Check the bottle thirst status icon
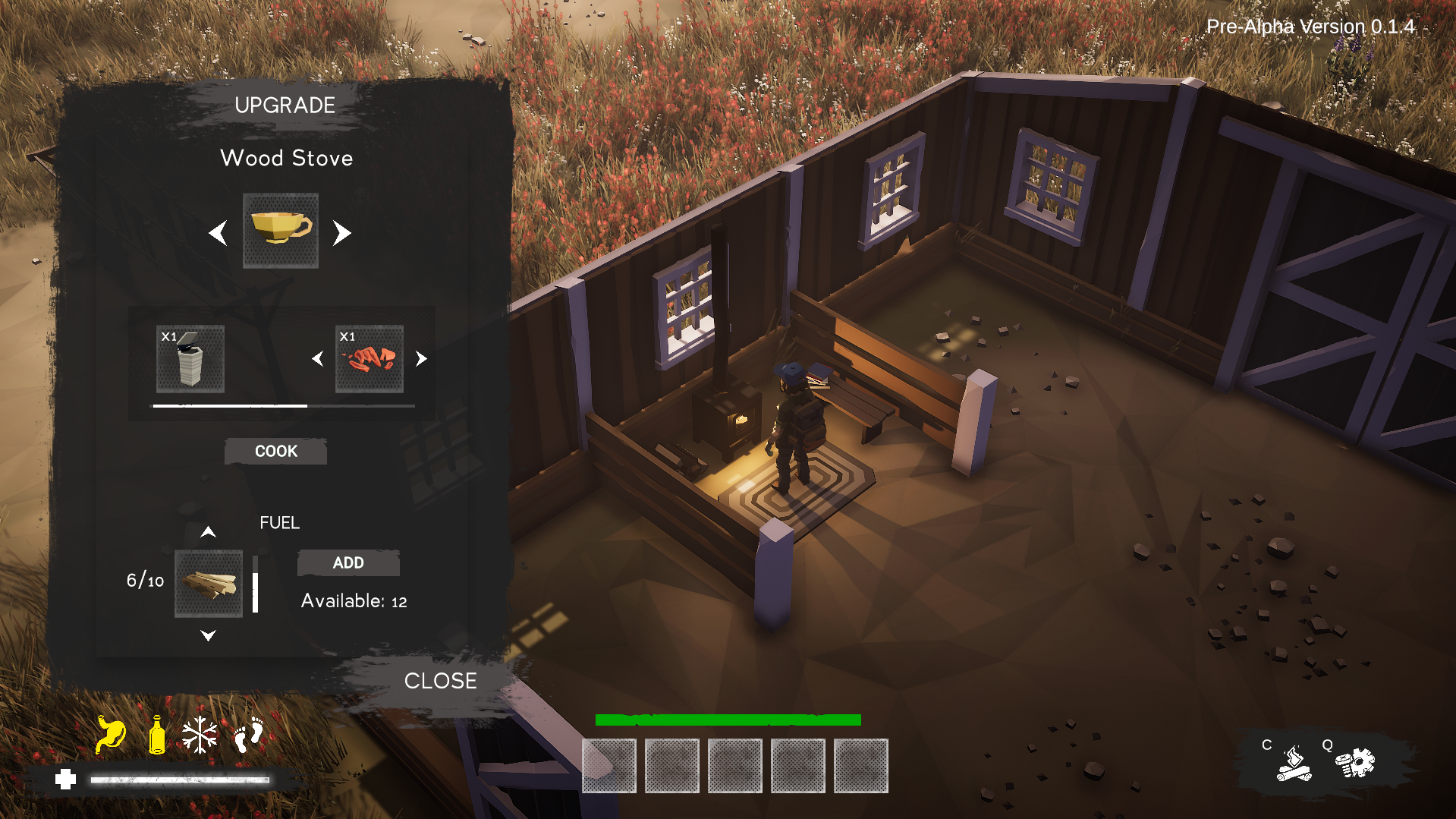1456x819 pixels. 157,735
